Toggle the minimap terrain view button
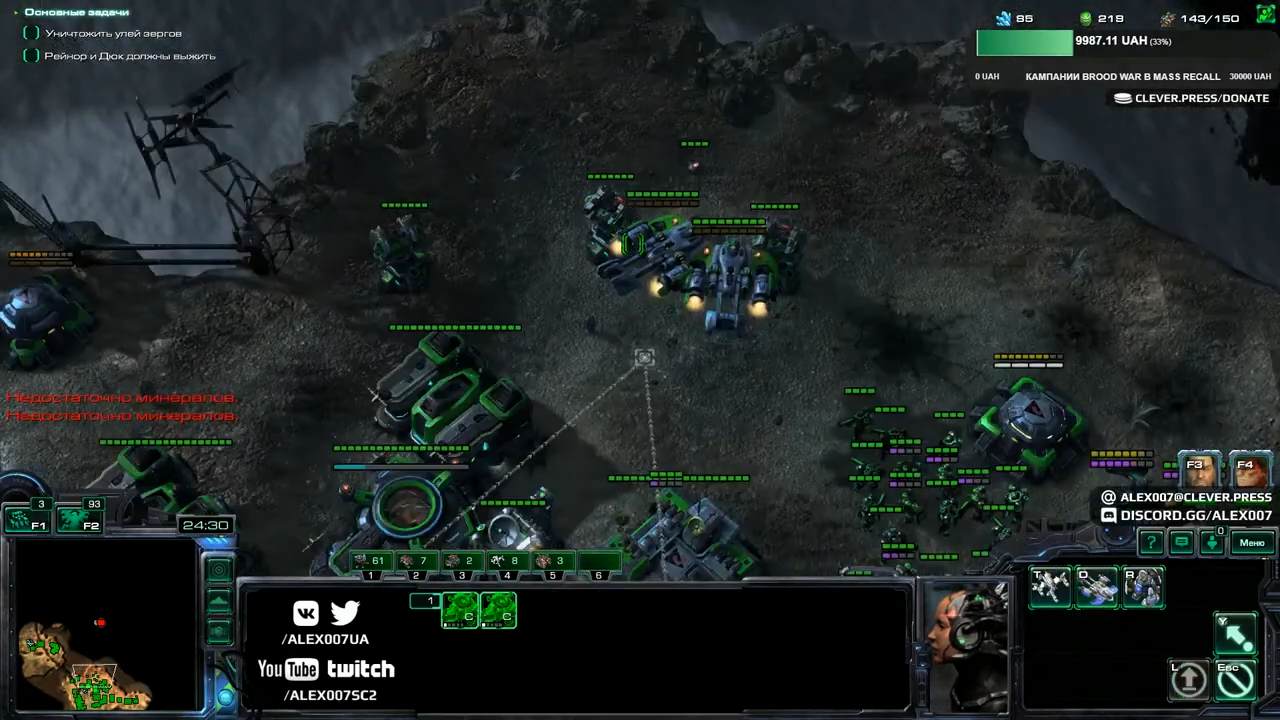 tap(219, 601)
